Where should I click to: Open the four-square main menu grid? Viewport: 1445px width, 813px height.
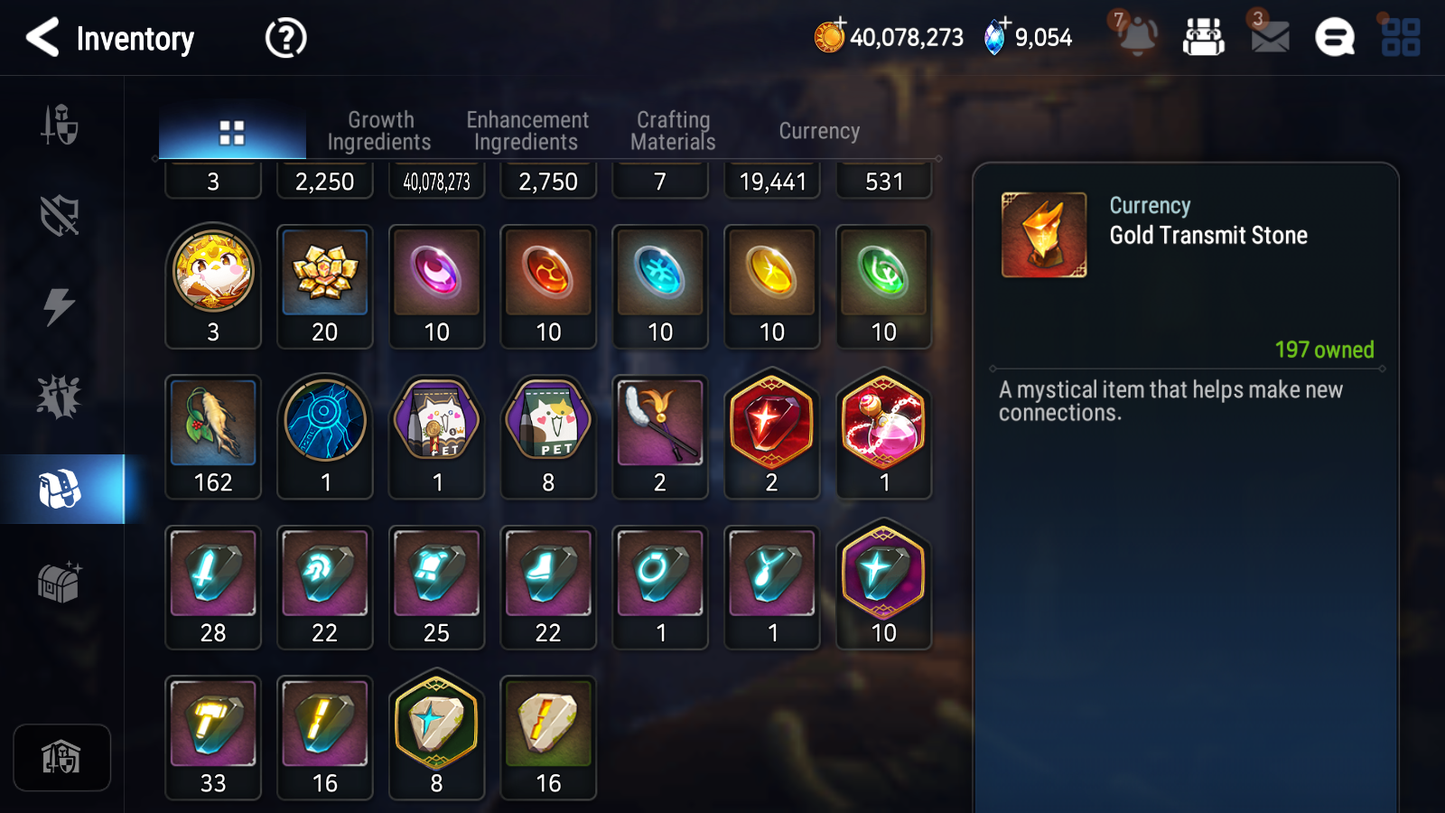point(1400,37)
